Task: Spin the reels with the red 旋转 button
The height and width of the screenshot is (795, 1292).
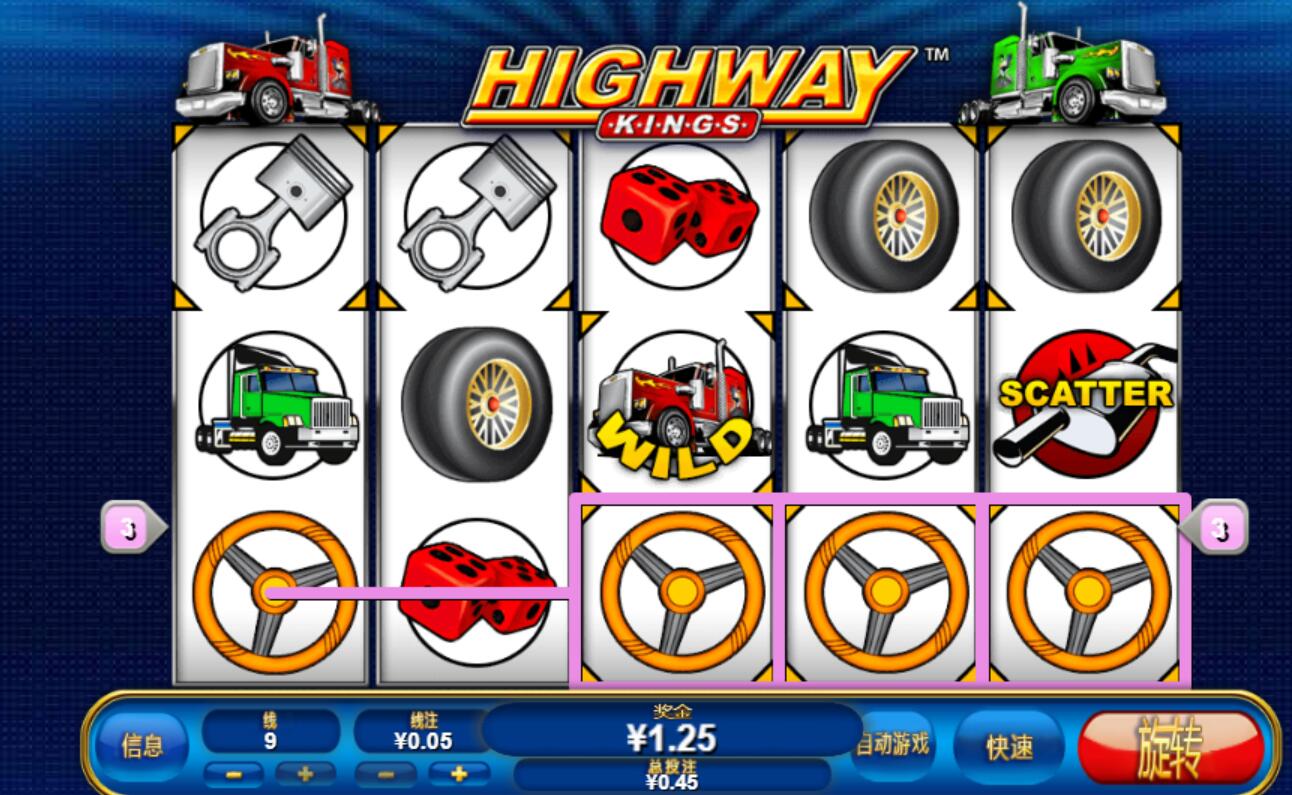Action: pyautogui.click(x=1170, y=747)
